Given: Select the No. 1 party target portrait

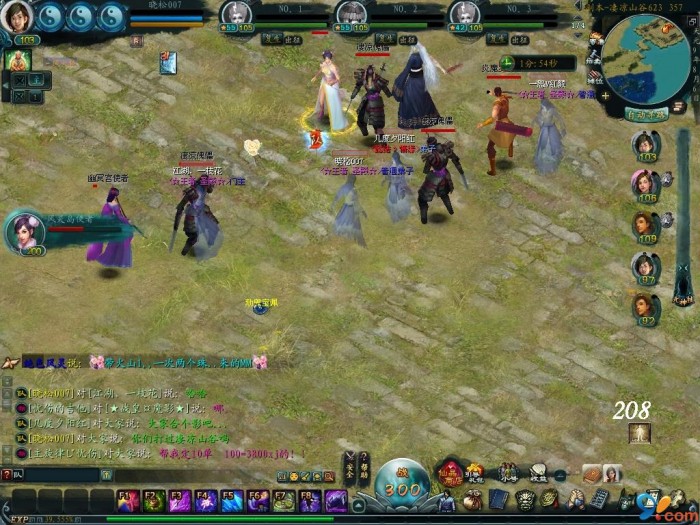Looking at the screenshot, I should [x=234, y=14].
